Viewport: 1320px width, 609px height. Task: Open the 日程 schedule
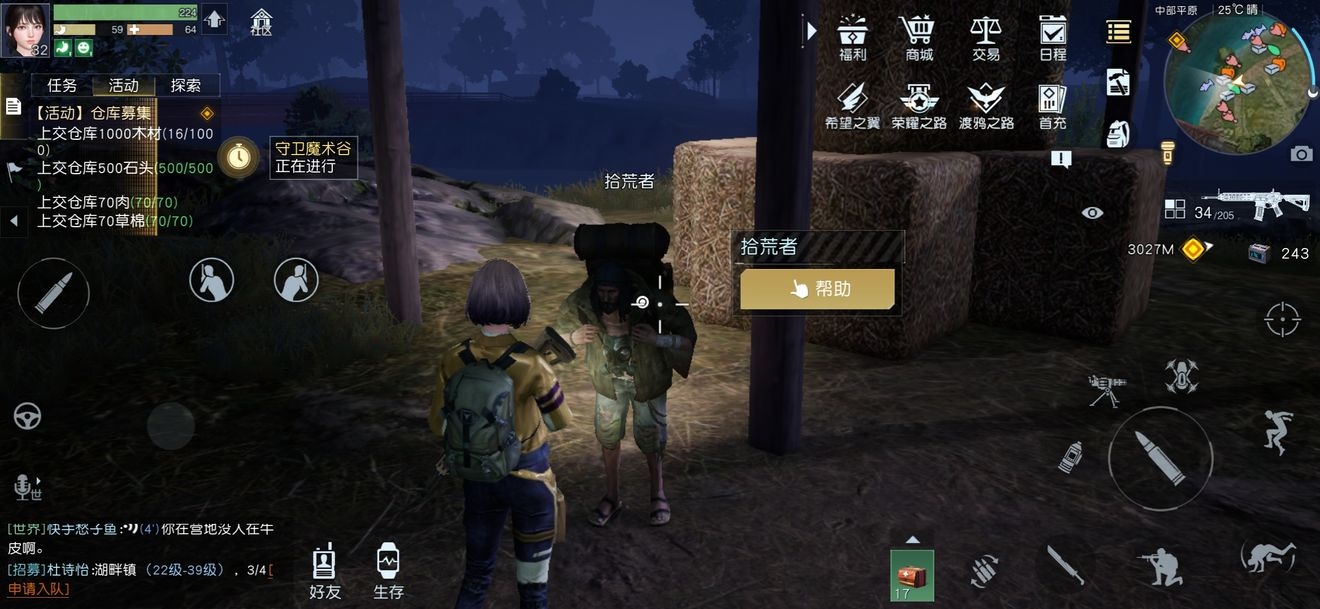click(1052, 38)
